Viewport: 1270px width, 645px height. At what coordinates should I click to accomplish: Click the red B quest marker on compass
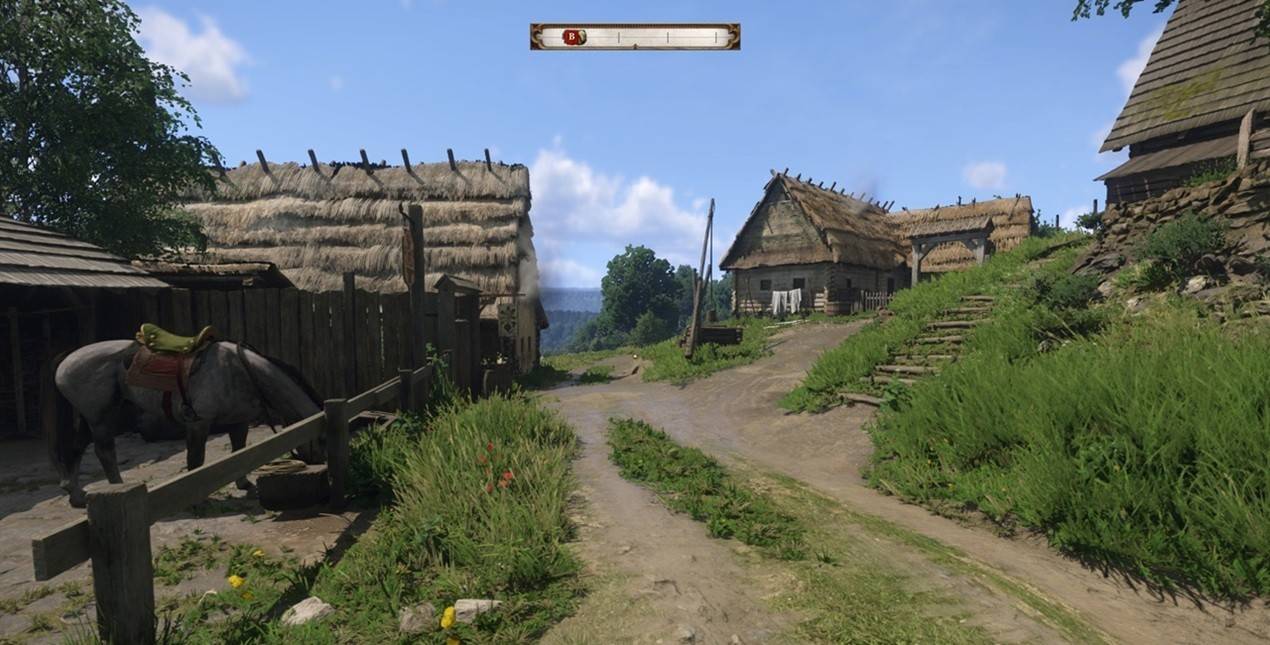point(573,37)
